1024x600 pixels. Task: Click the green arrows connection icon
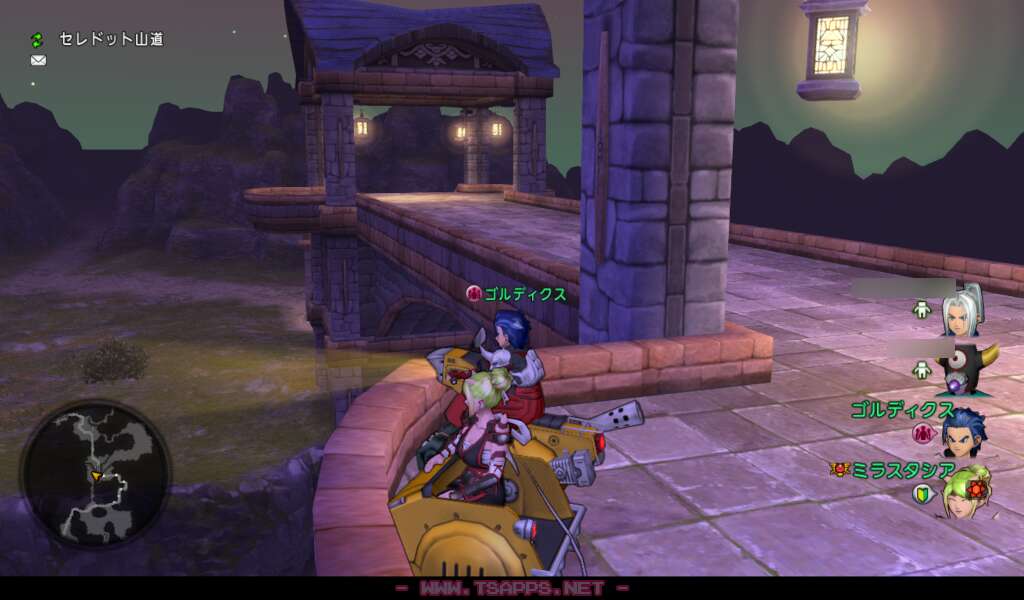pyautogui.click(x=38, y=39)
